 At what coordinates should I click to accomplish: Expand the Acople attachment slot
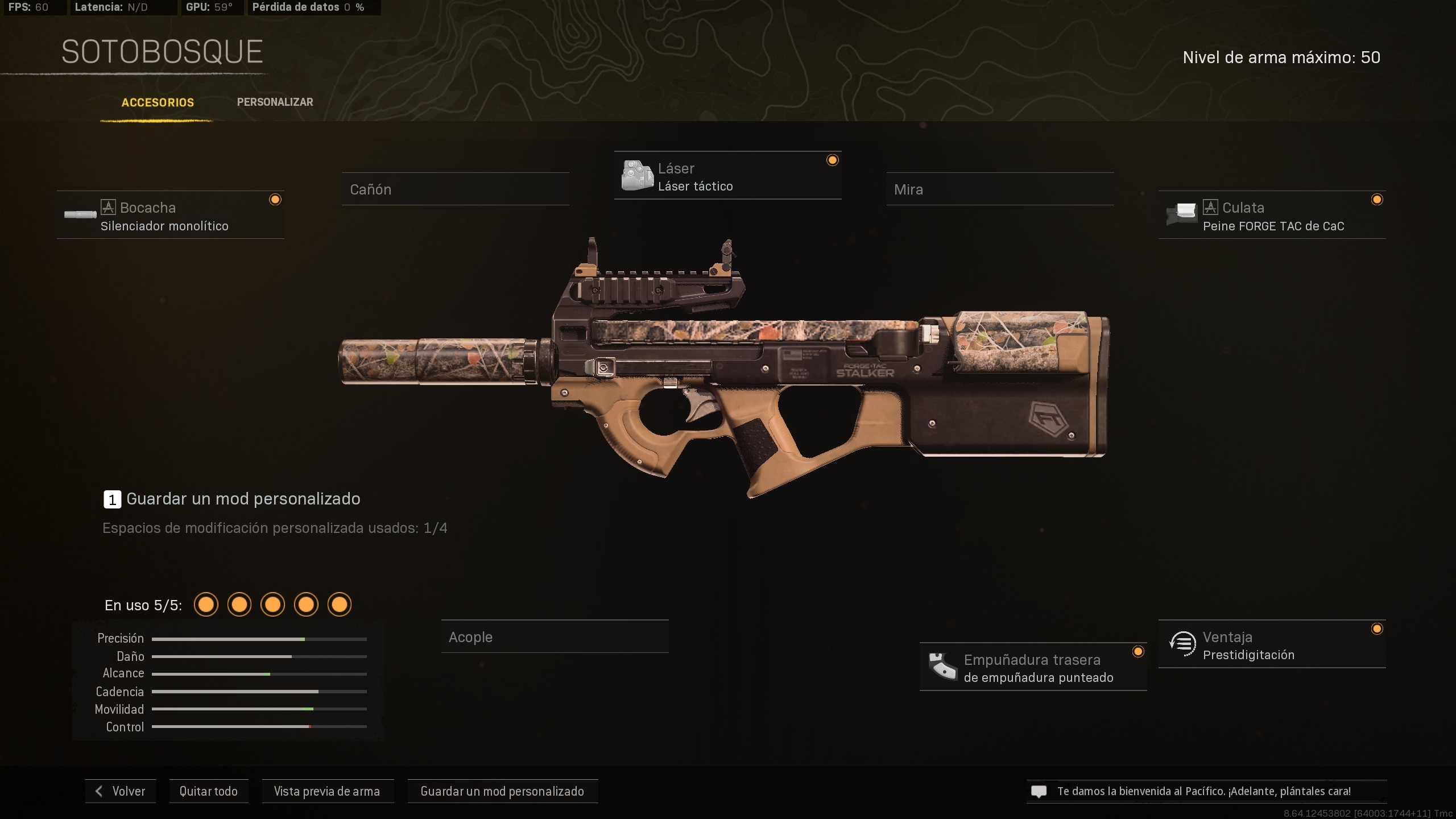pos(555,636)
